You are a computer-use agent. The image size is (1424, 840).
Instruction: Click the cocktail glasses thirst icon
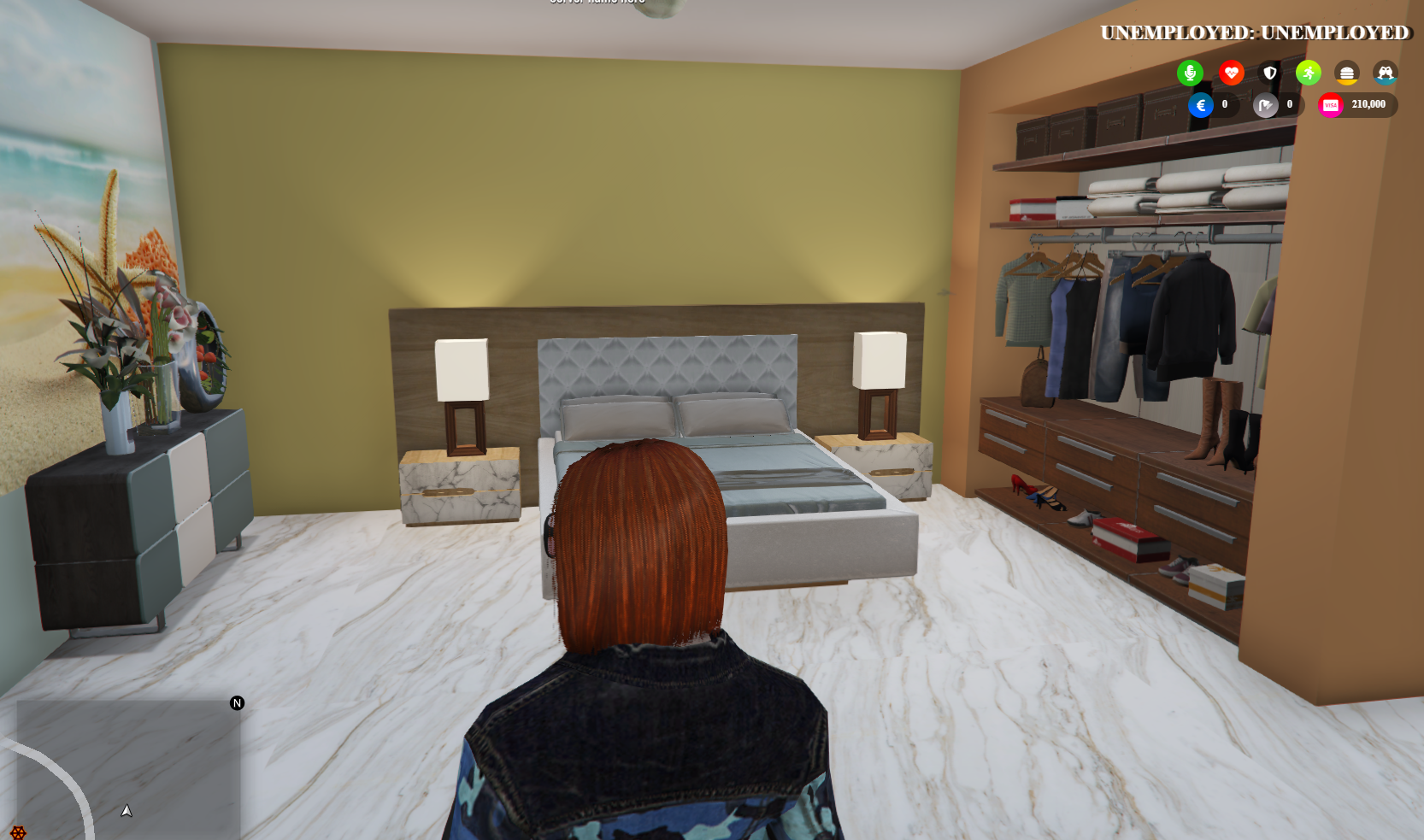tap(1385, 73)
